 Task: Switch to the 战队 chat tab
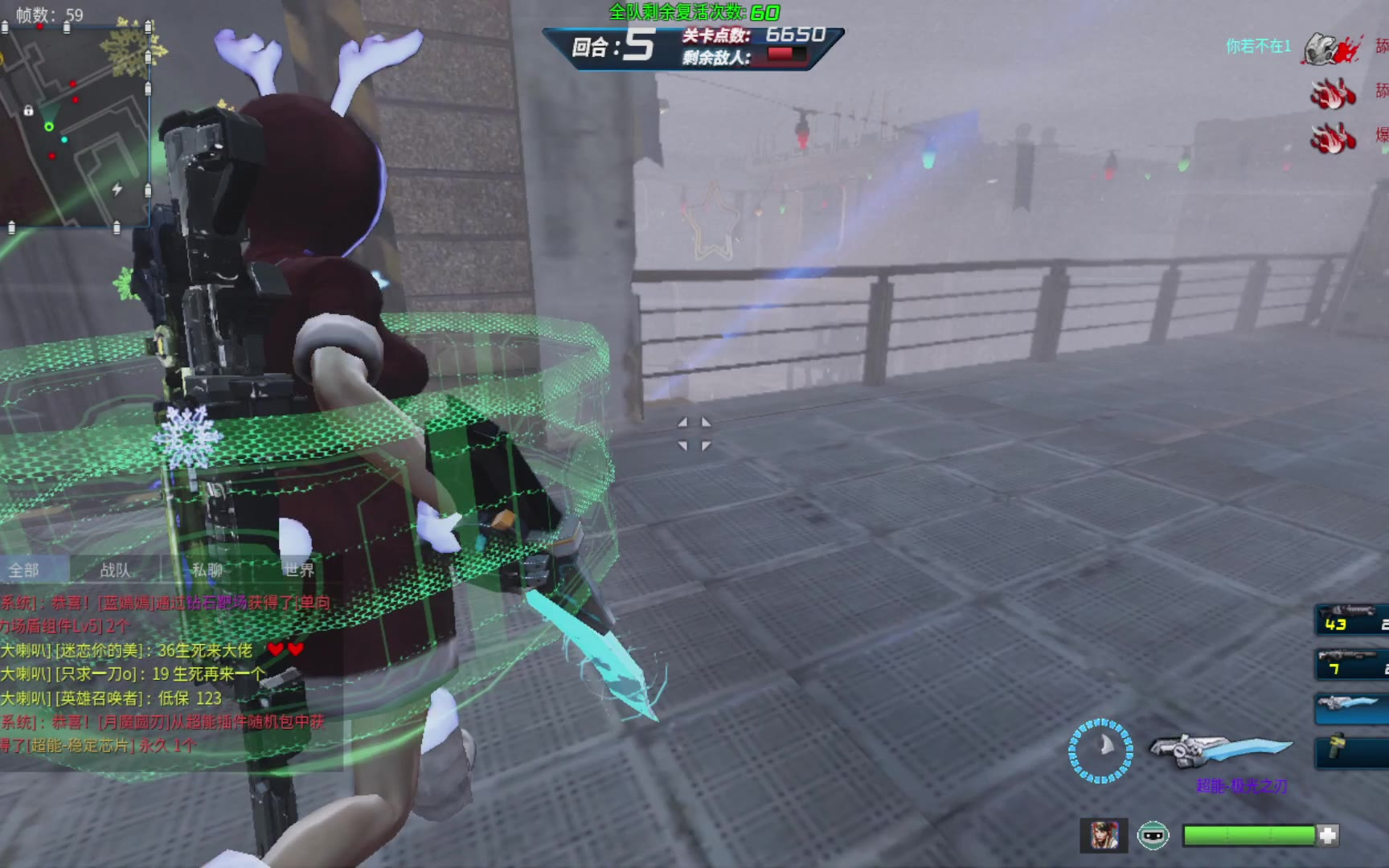[115, 571]
